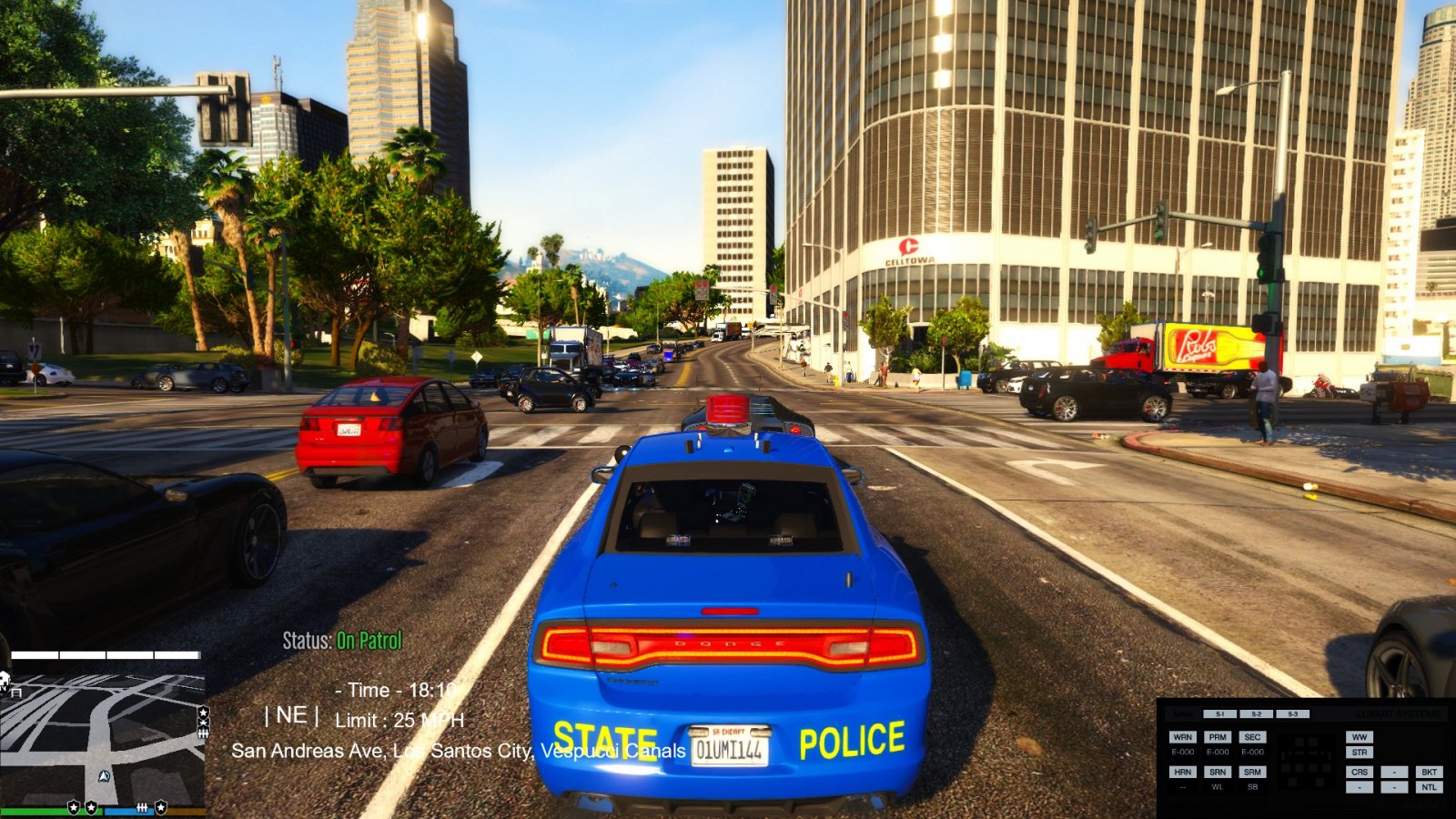Click the garage marker on the minimap
The image size is (1456, 819).
16,693
